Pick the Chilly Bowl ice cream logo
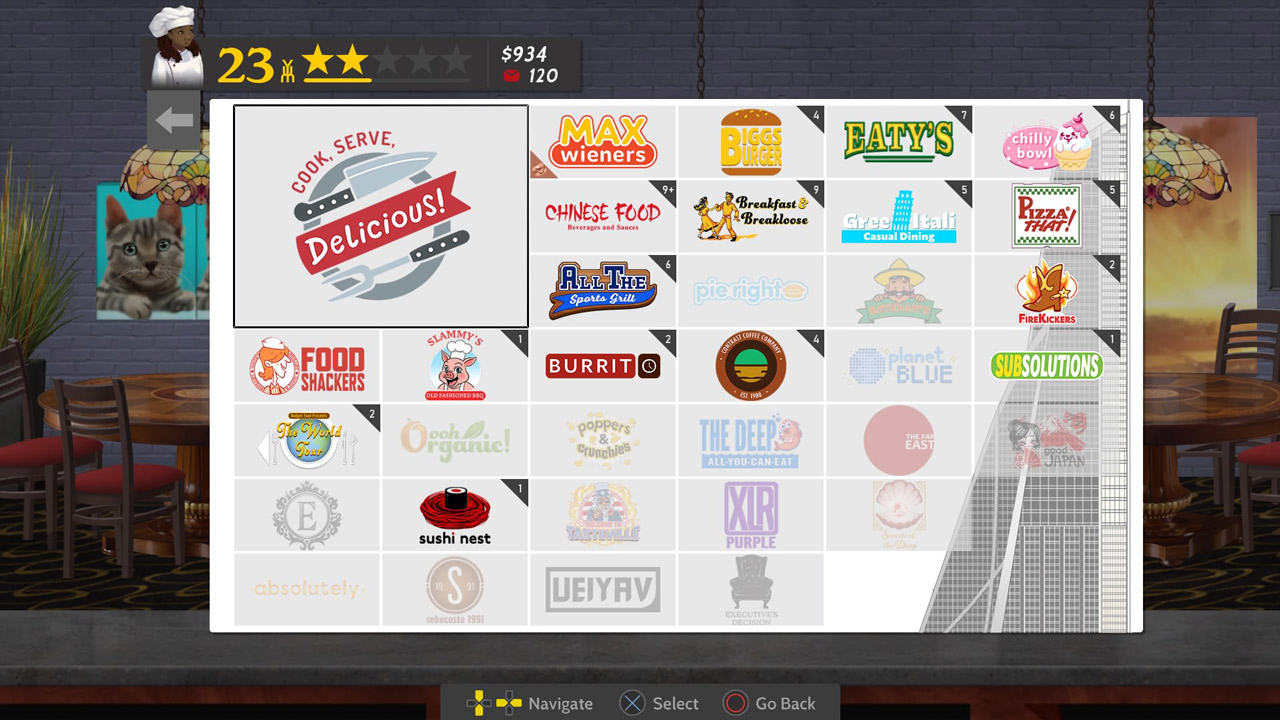The height and width of the screenshot is (720, 1280). point(1048,140)
